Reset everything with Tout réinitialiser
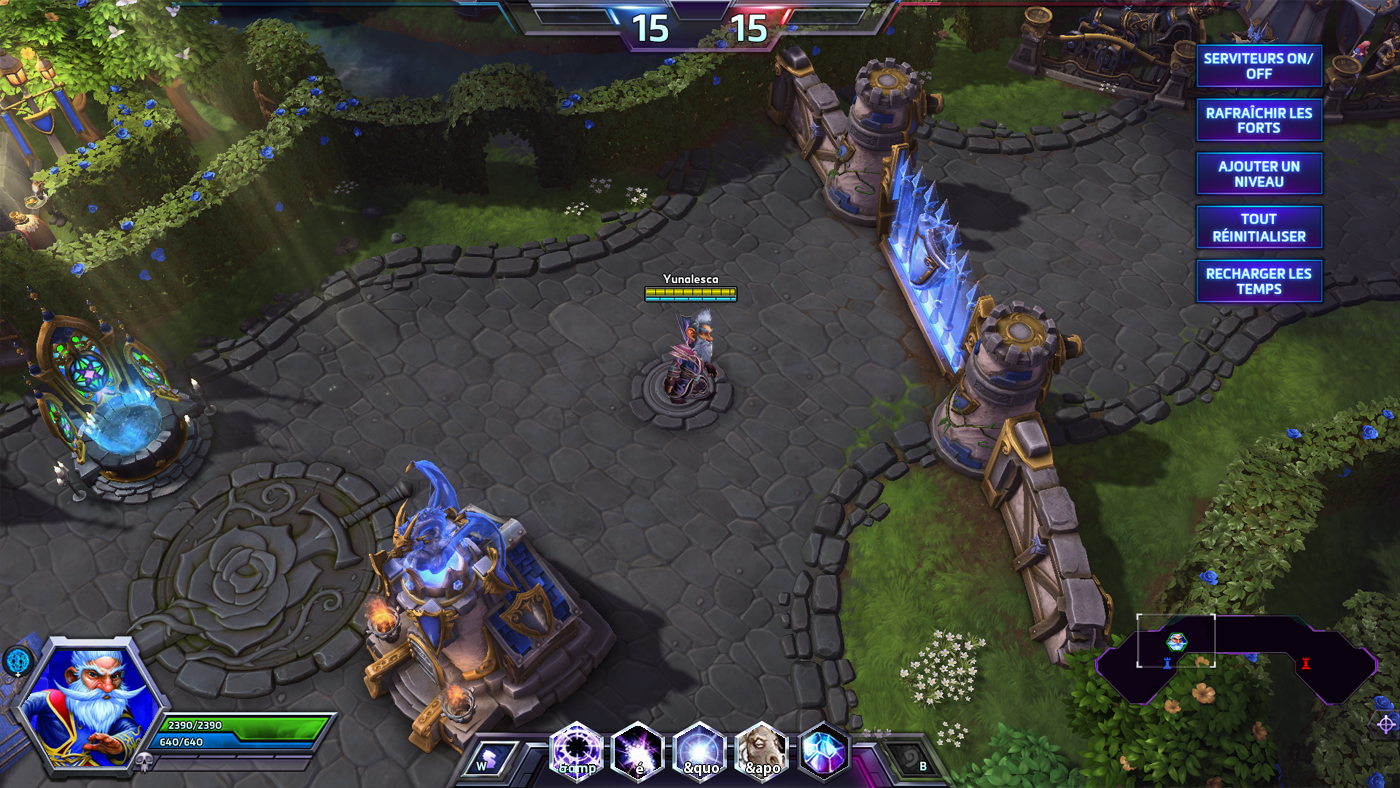 point(1259,227)
